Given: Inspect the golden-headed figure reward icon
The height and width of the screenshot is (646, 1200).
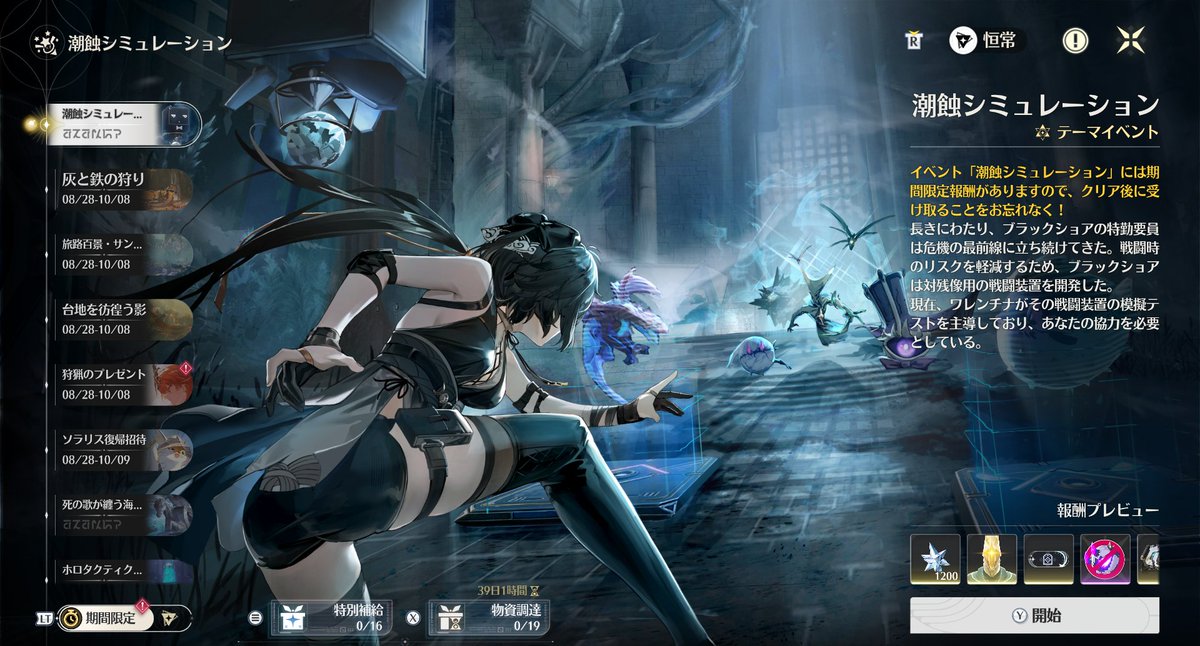Looking at the screenshot, I should tap(992, 558).
